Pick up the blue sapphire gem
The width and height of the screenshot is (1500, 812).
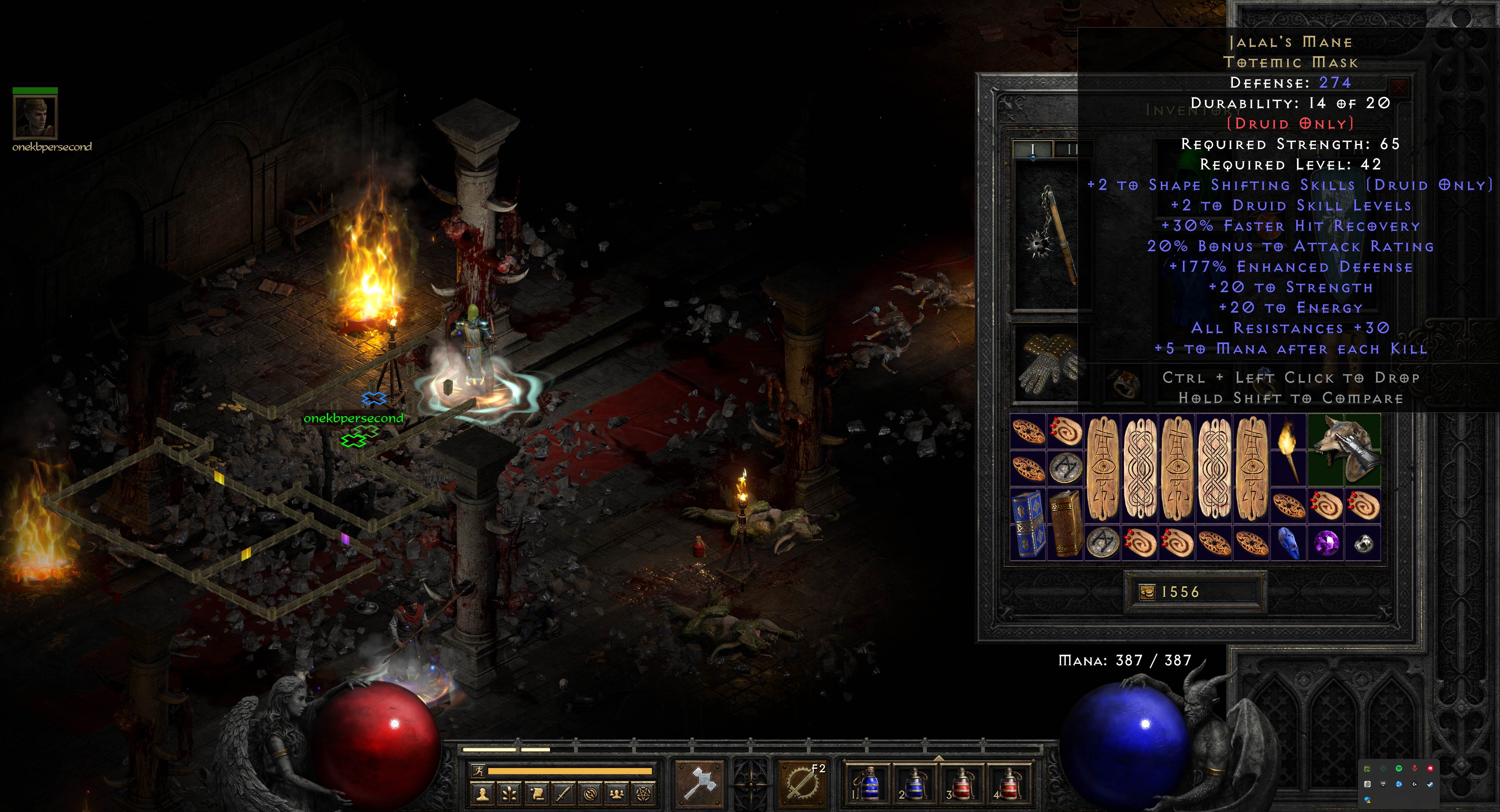click(1288, 543)
